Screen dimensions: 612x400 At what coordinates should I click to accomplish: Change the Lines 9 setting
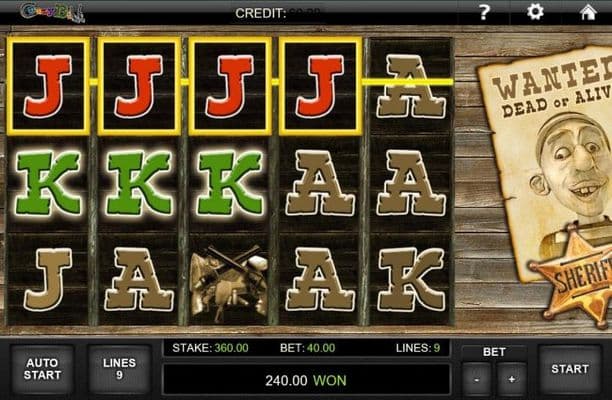(x=119, y=369)
